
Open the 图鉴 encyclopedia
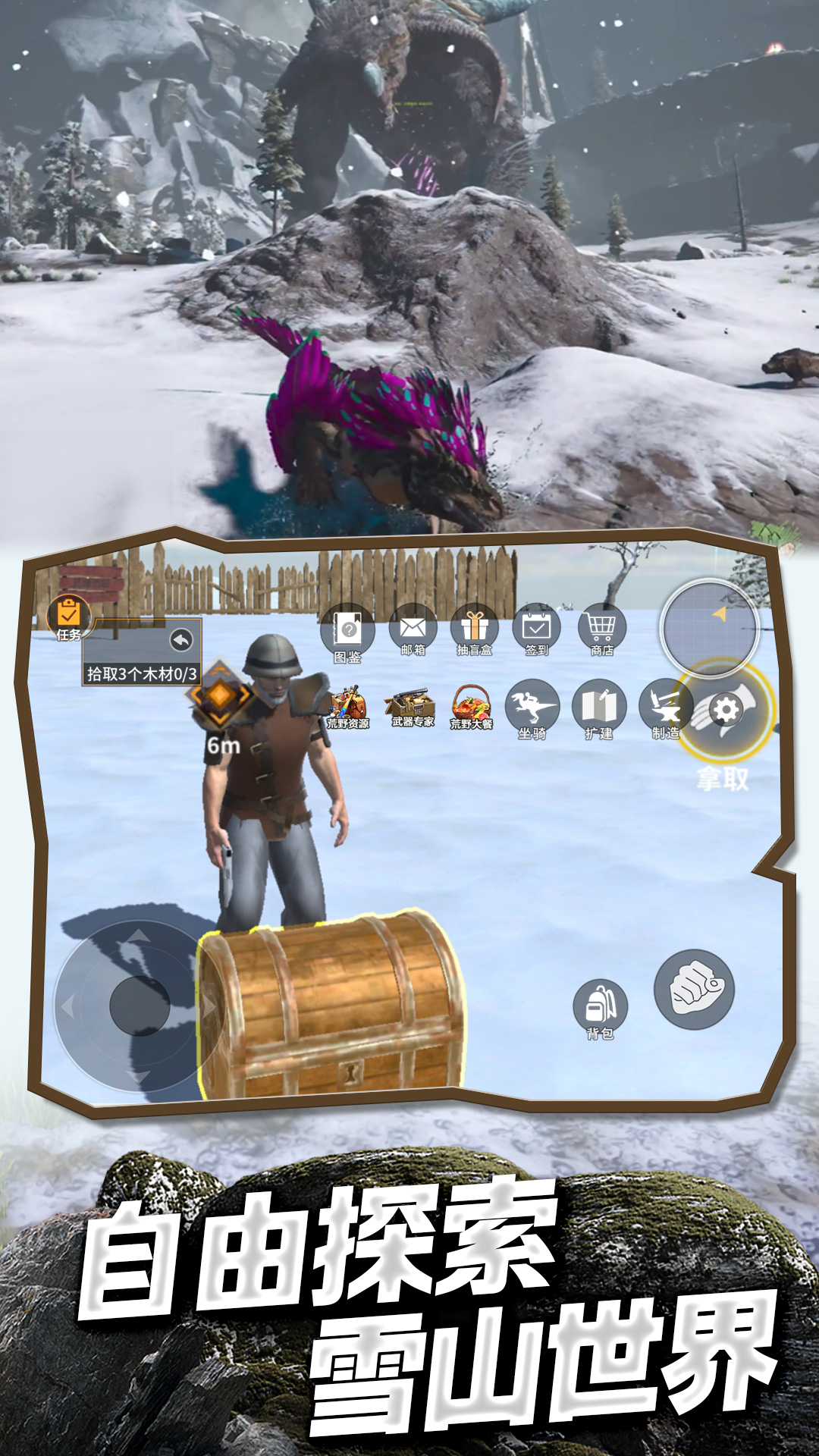pyautogui.click(x=348, y=632)
